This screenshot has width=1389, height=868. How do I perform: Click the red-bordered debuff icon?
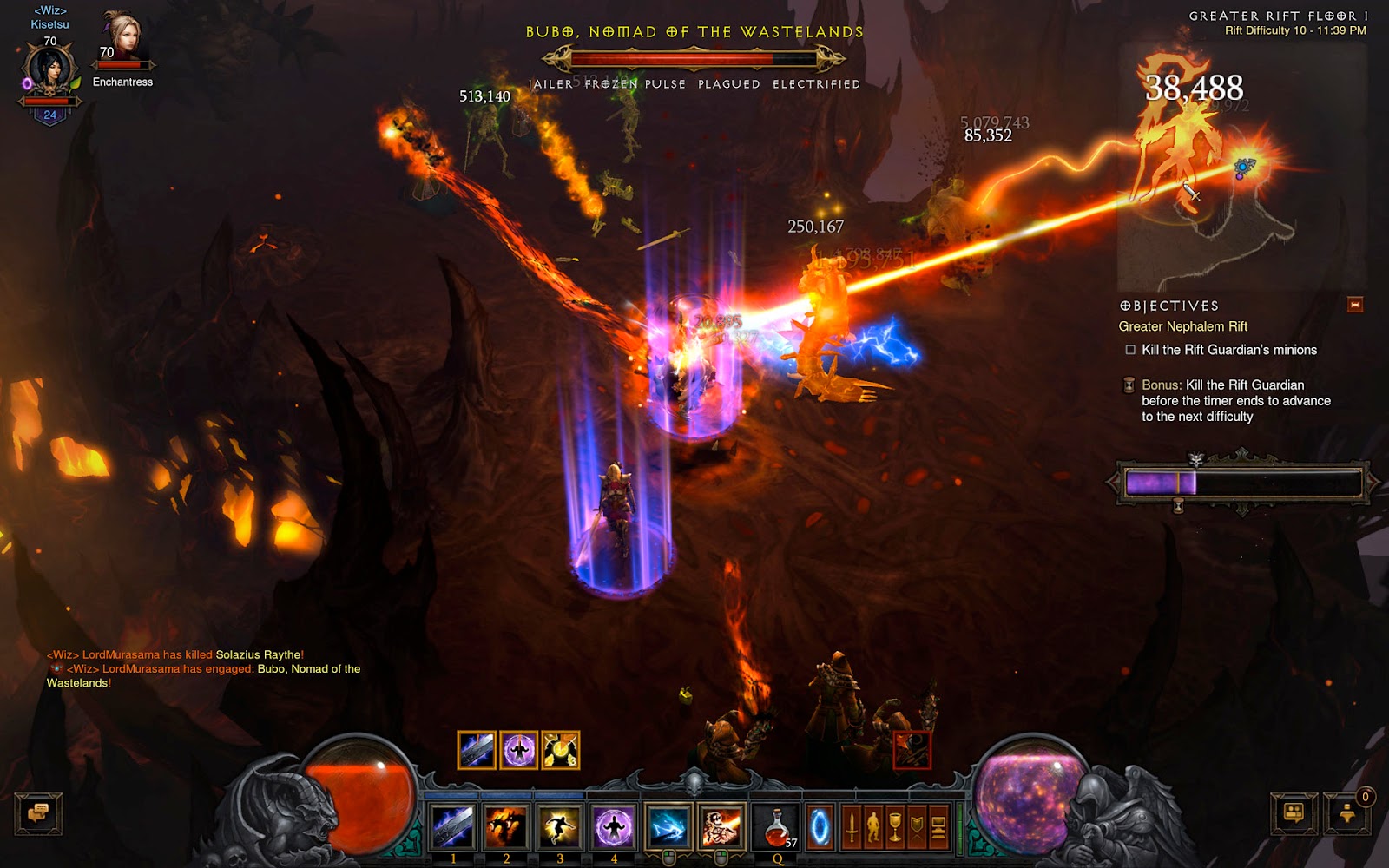point(912,750)
